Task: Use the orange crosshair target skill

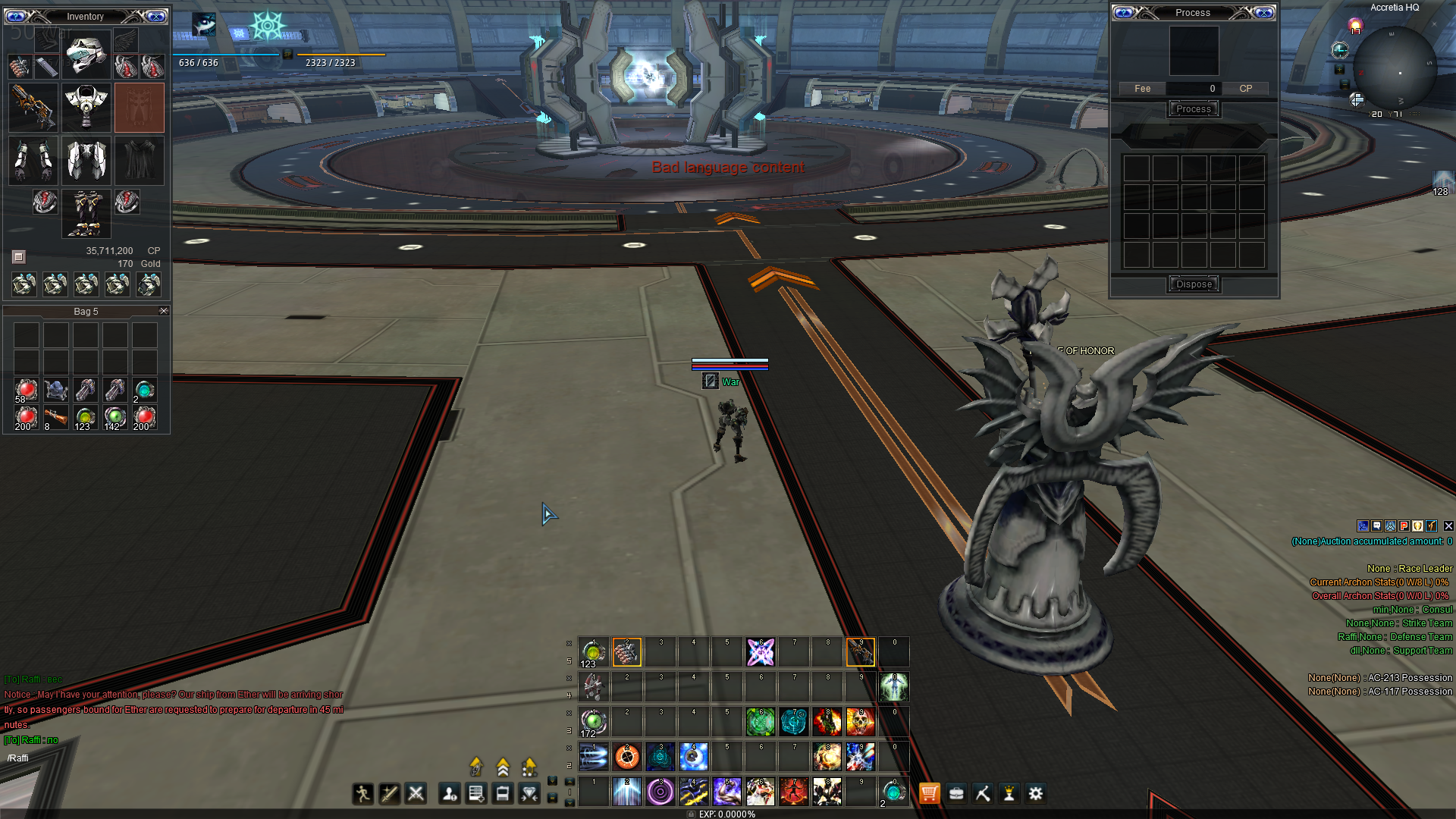Action: (627, 756)
